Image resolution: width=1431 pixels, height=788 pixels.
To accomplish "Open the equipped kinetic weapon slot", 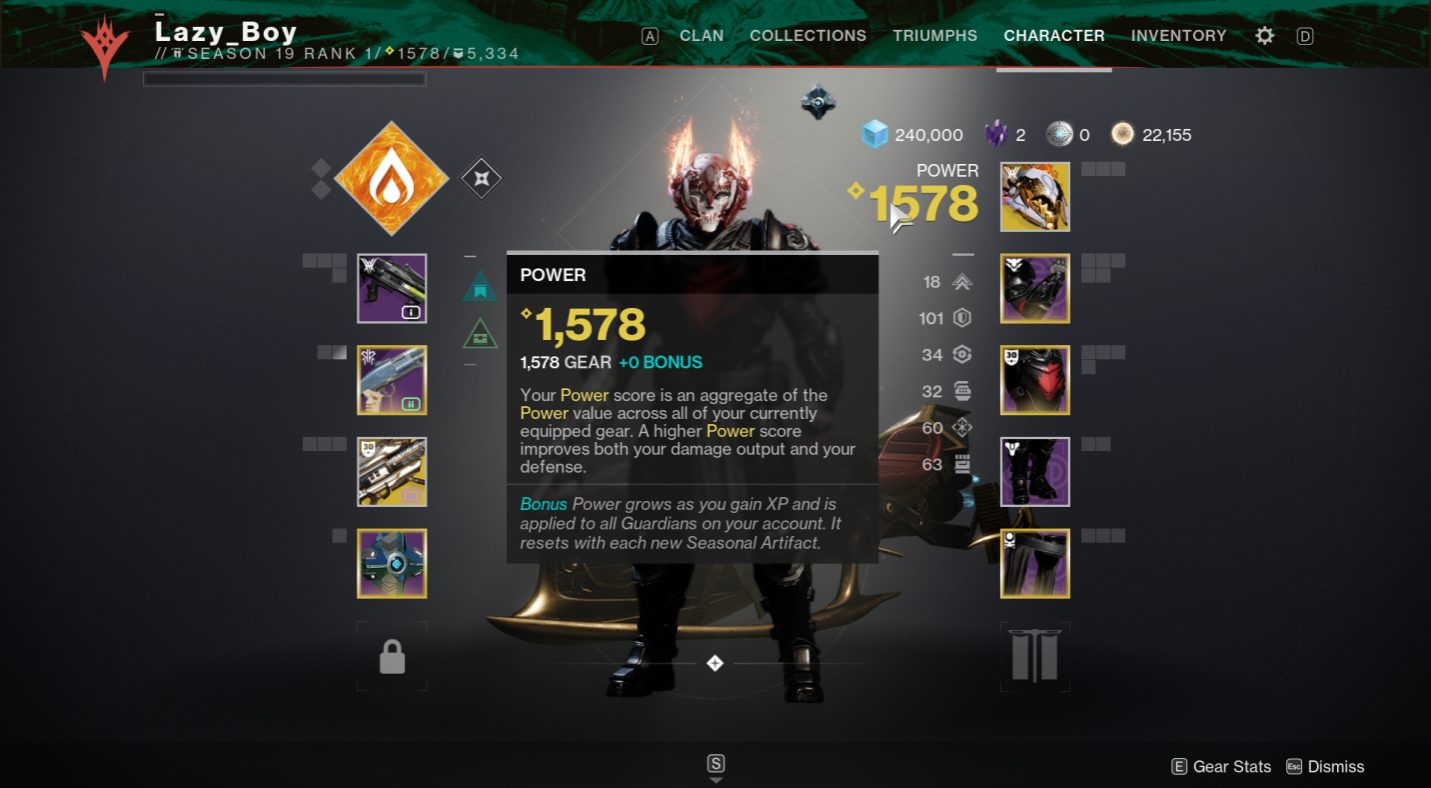I will pos(391,288).
